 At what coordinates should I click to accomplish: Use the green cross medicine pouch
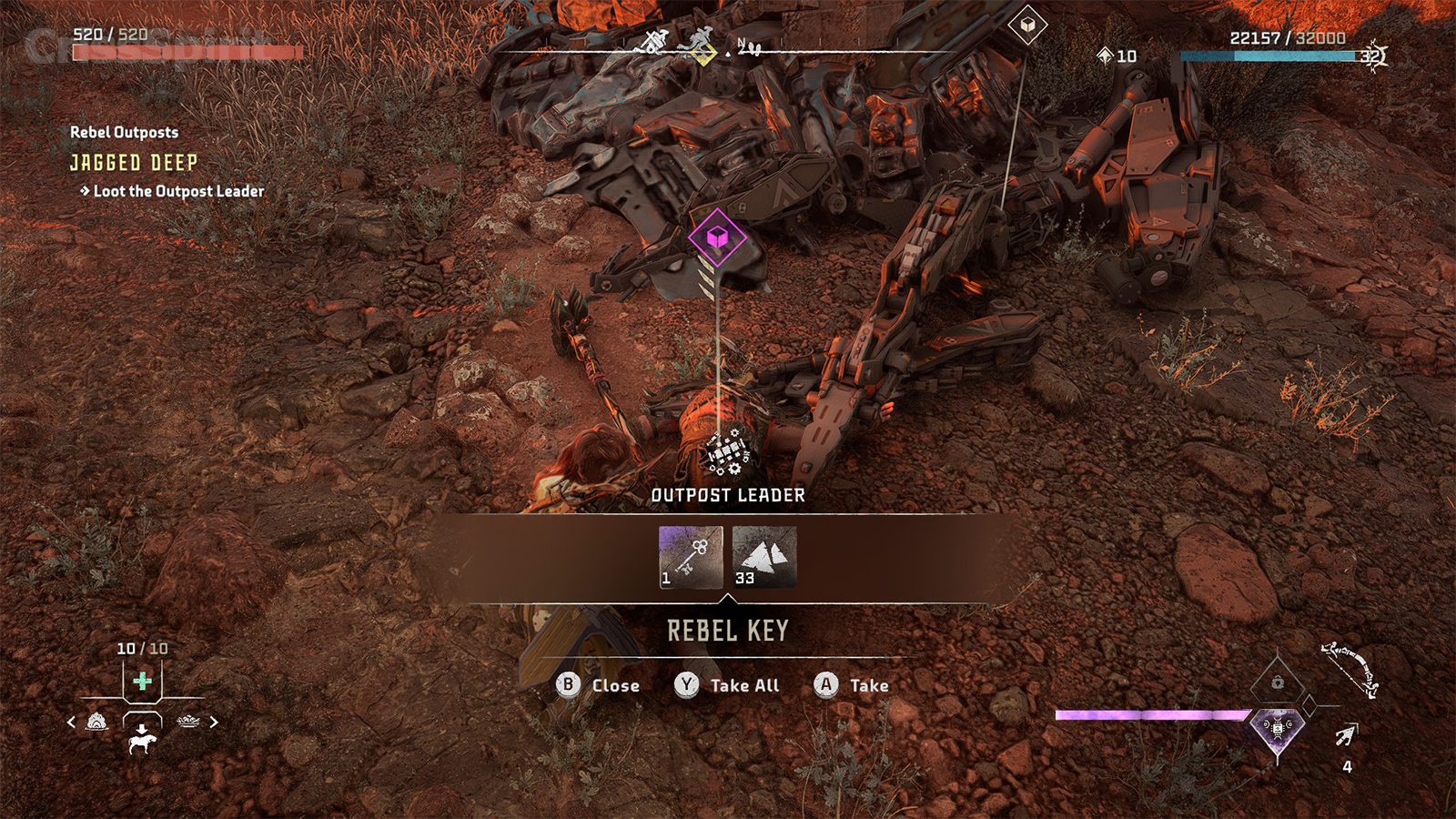(142, 681)
